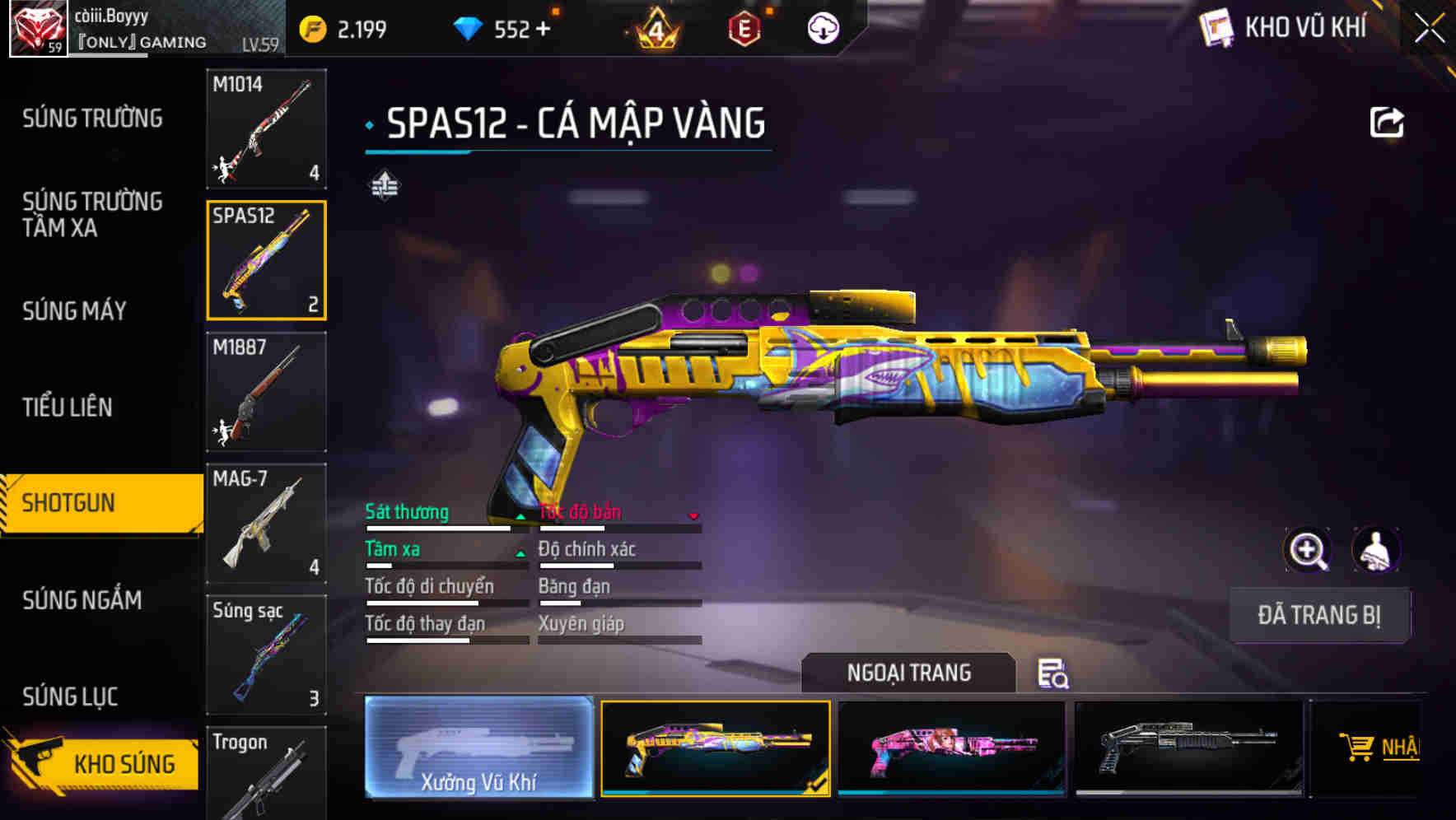Preview the skin on the character
The height and width of the screenshot is (820, 1456).
[1375, 549]
